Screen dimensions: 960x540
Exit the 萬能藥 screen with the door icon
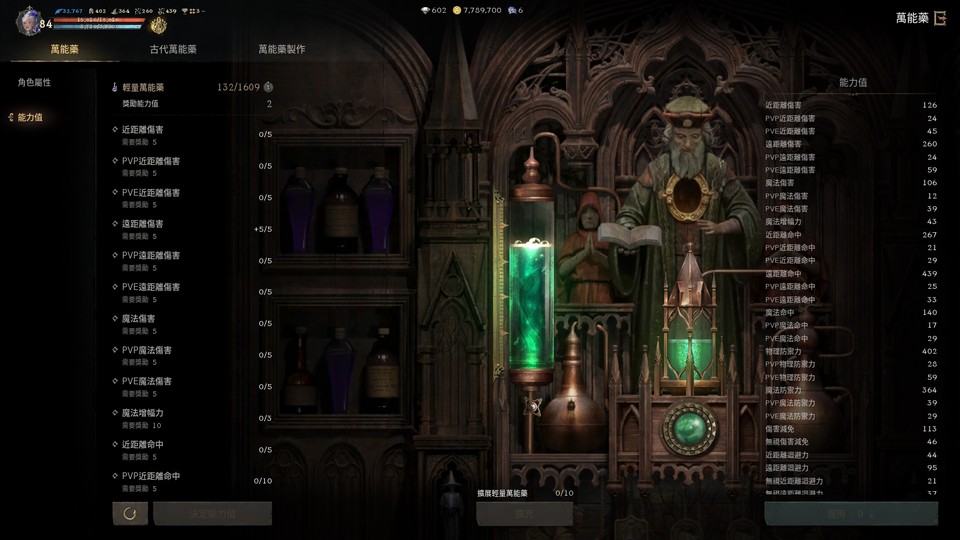click(x=939, y=17)
